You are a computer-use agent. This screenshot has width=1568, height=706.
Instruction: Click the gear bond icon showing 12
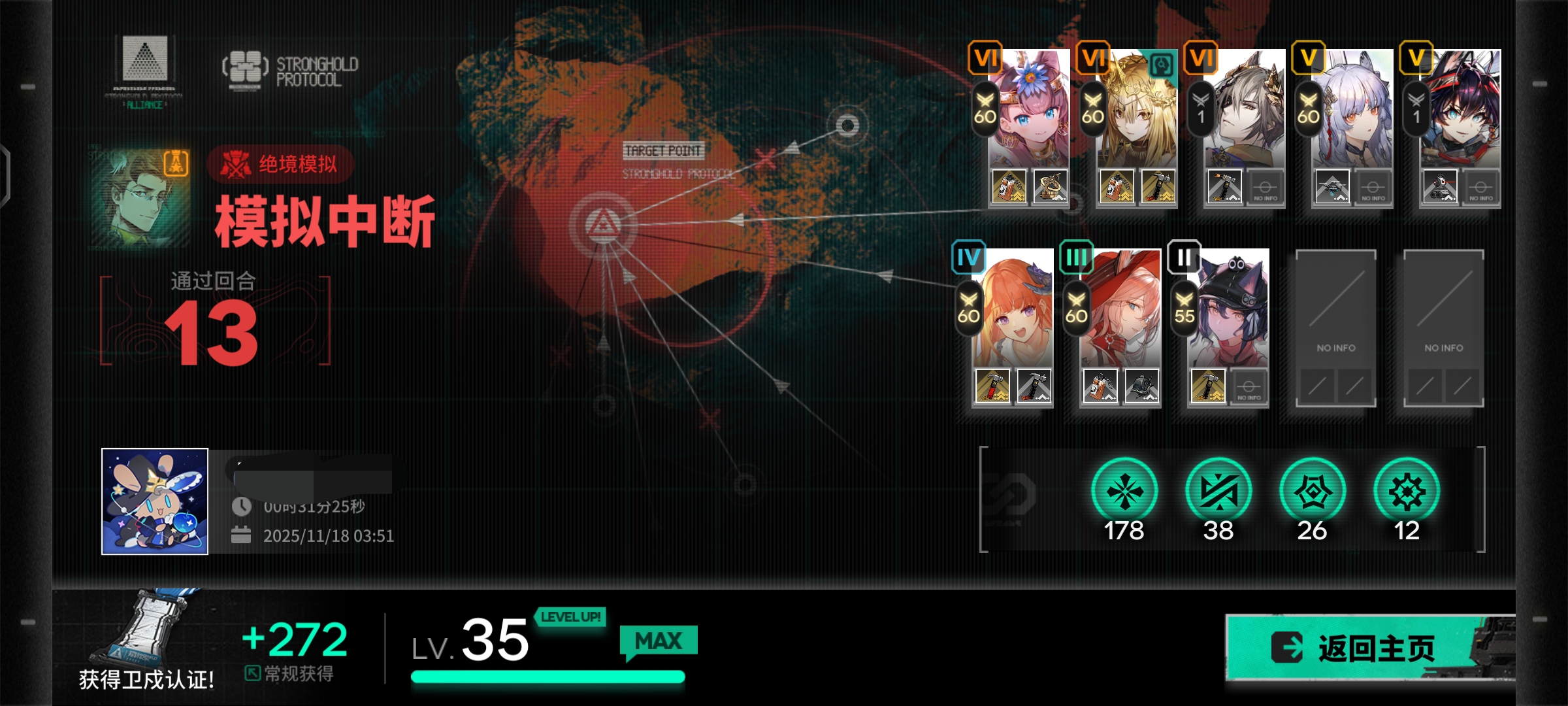point(1407,492)
